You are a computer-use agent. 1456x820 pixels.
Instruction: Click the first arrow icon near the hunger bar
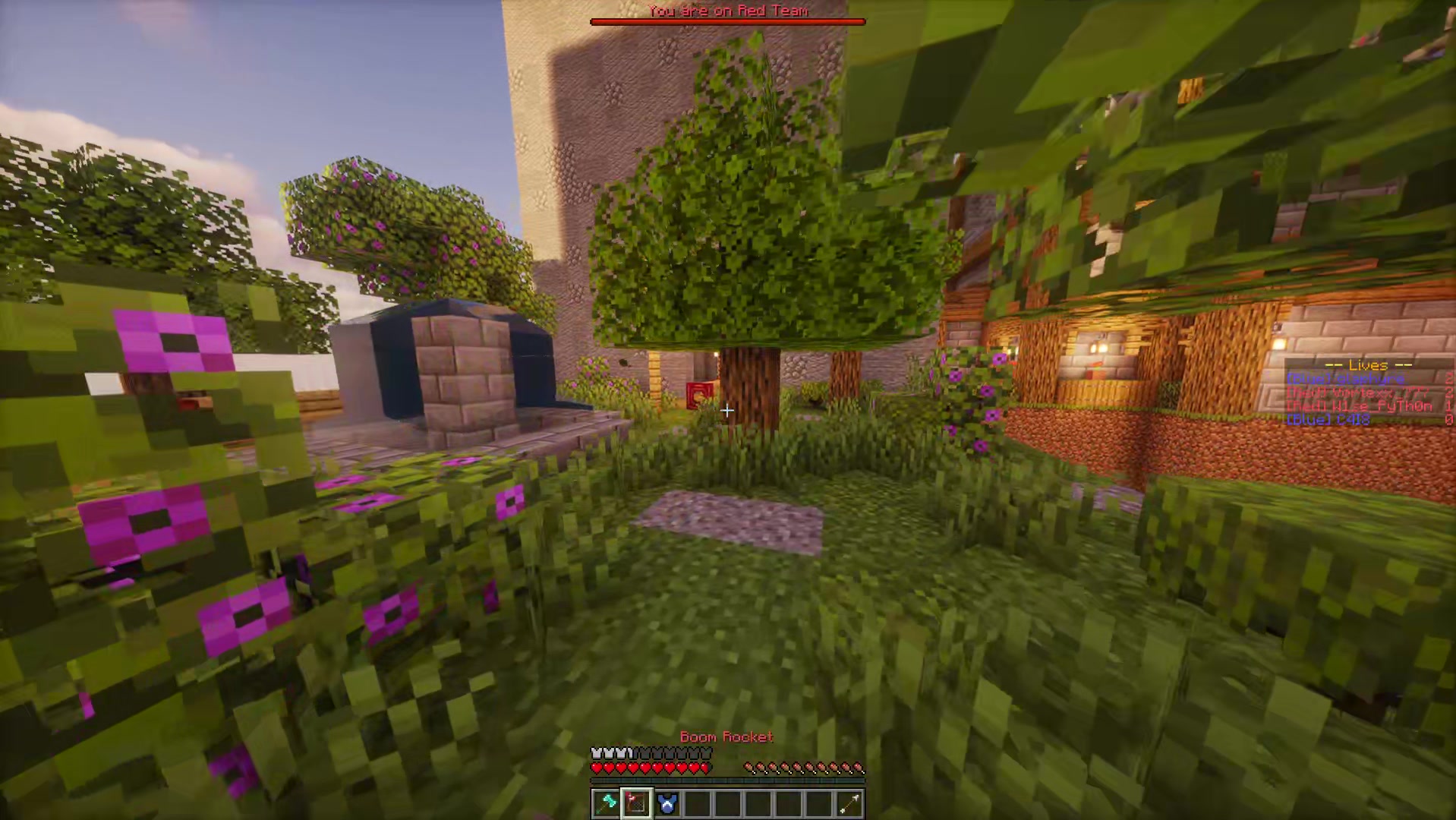pos(748,767)
